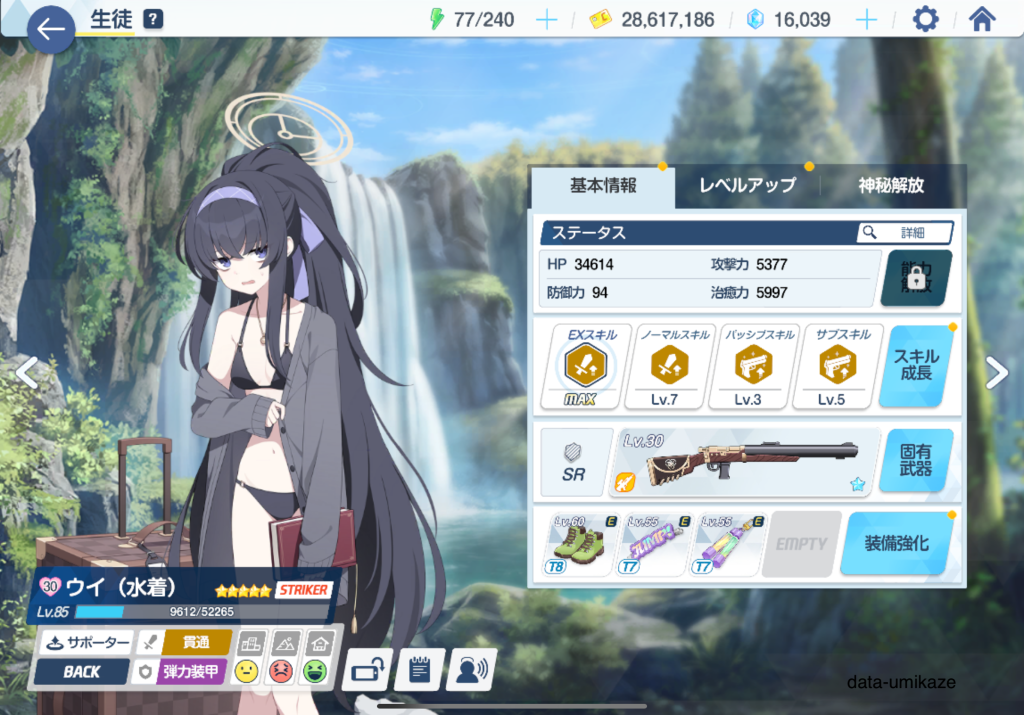Open the settings gear
The image size is (1024, 715).
925,20
